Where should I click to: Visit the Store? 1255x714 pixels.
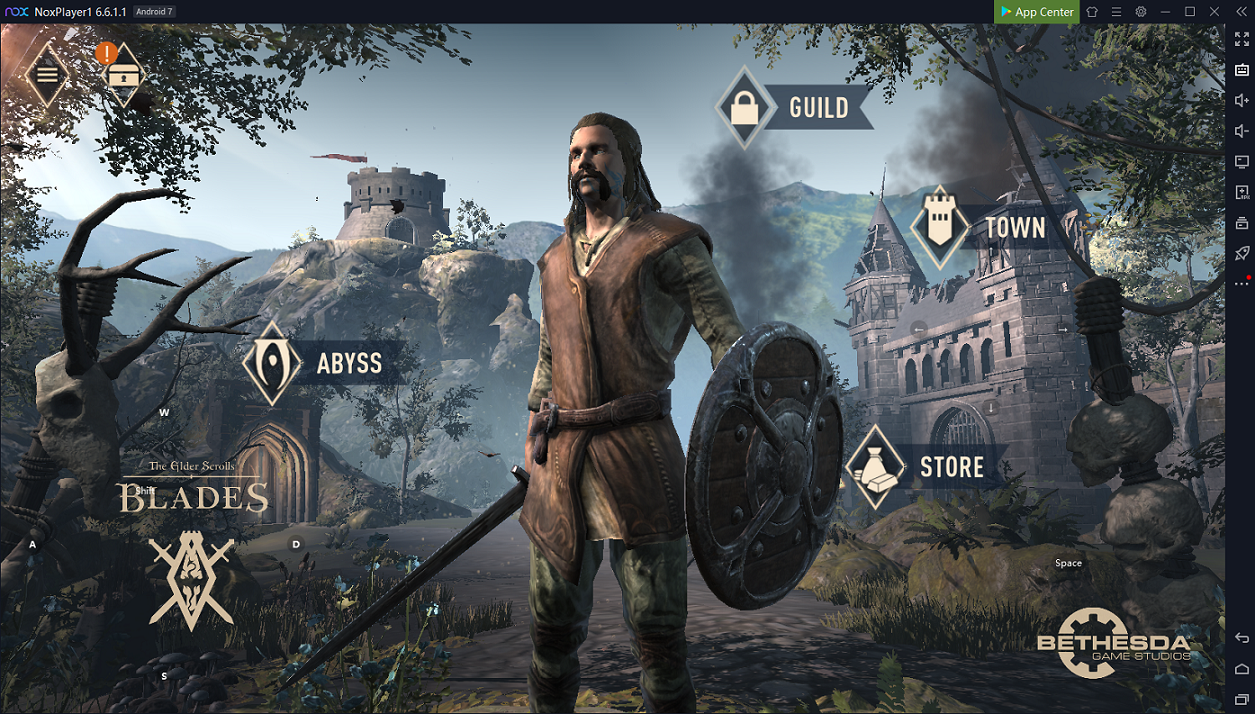876,467
